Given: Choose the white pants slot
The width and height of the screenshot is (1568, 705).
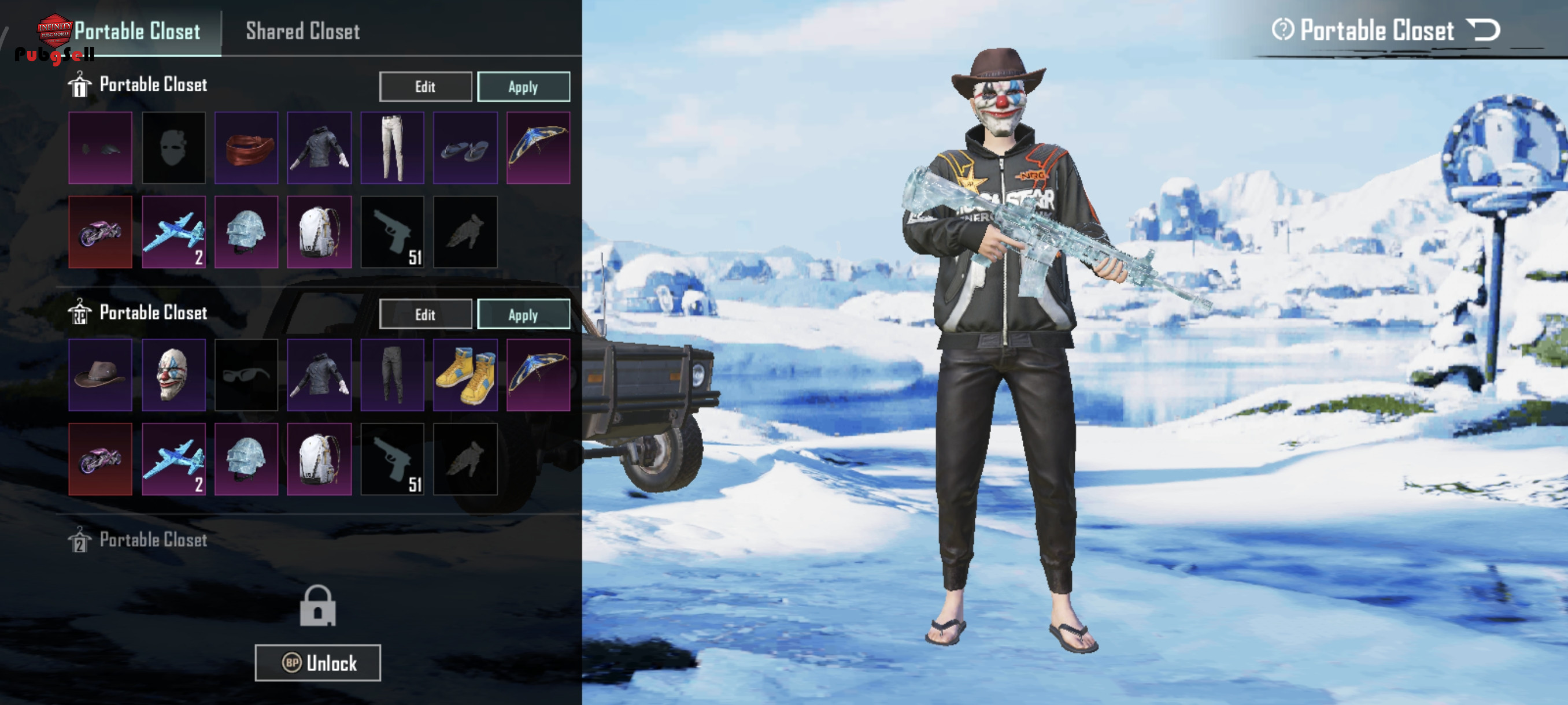Looking at the screenshot, I should 392,148.
